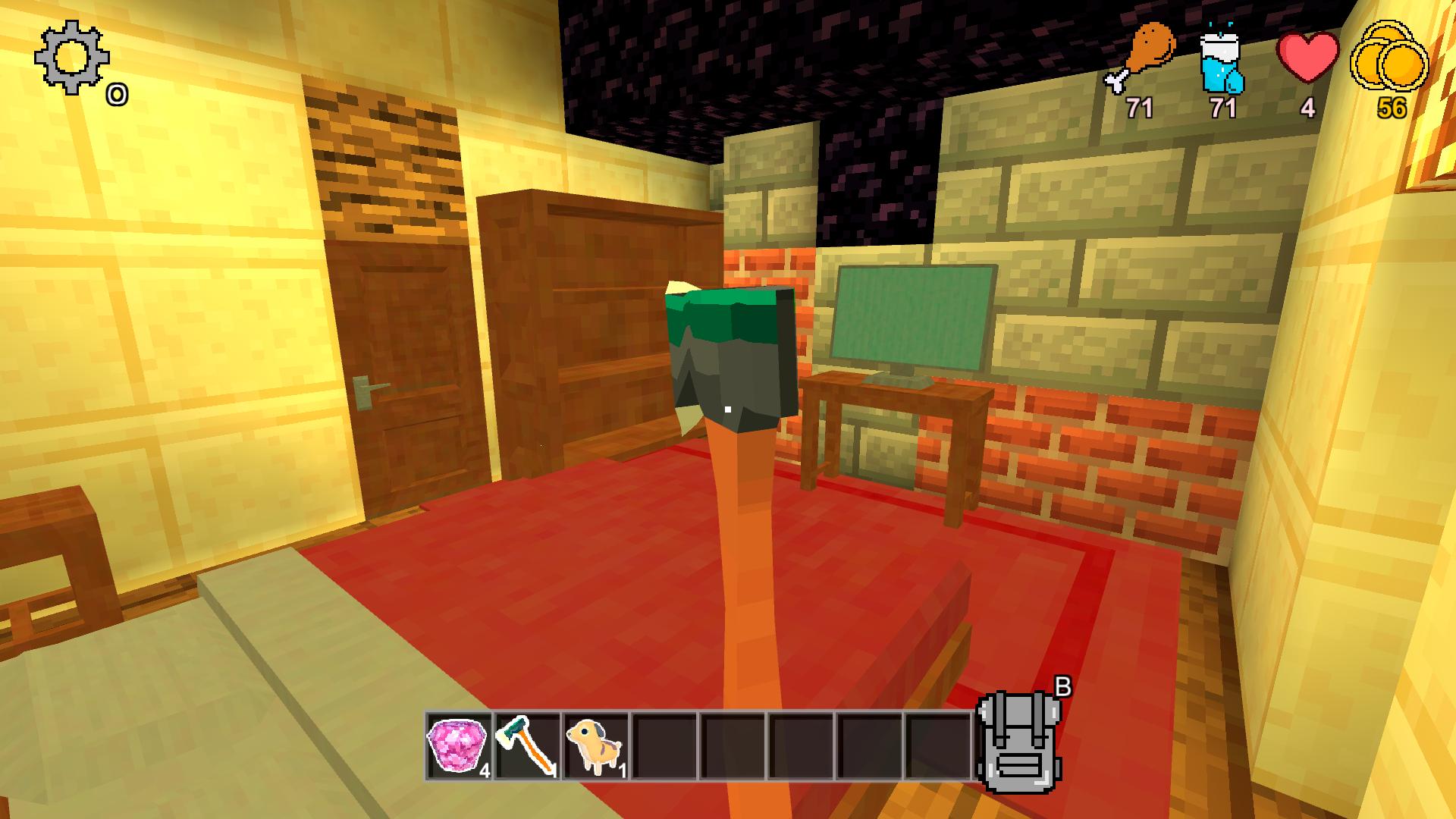Click the gold coins icon showing 56
Screen dimensions: 1456x819
[x=1389, y=57]
